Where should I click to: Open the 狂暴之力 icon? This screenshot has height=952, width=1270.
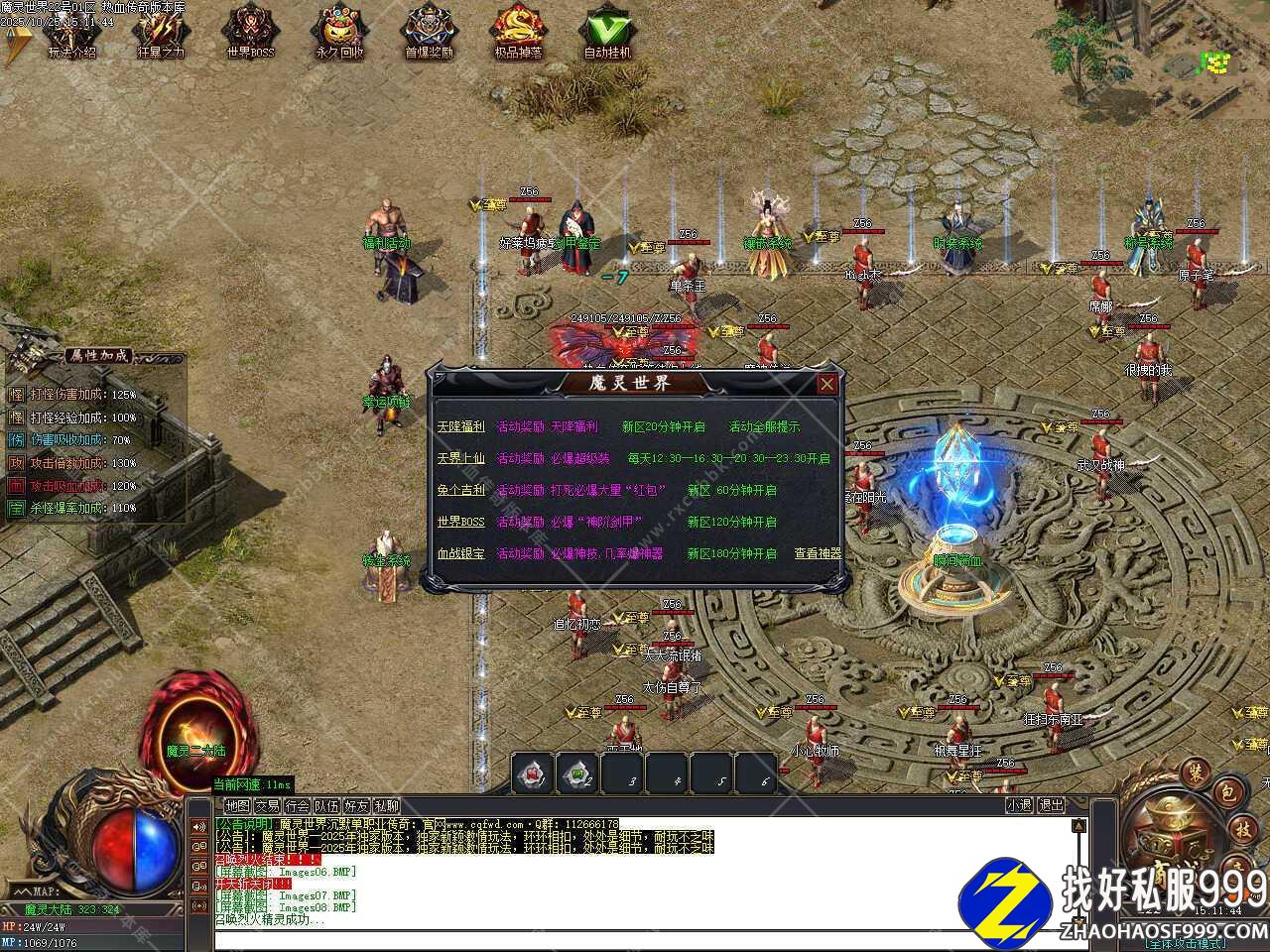[x=161, y=35]
